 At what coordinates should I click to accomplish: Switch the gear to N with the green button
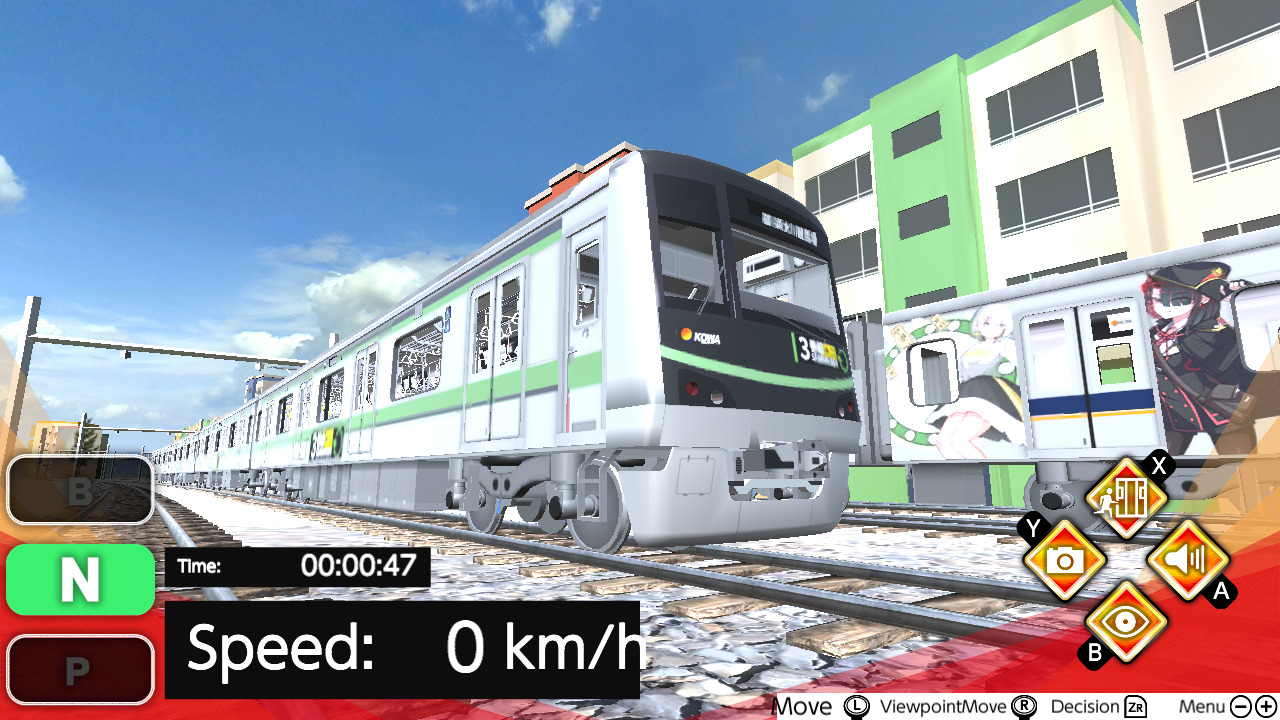(x=79, y=580)
